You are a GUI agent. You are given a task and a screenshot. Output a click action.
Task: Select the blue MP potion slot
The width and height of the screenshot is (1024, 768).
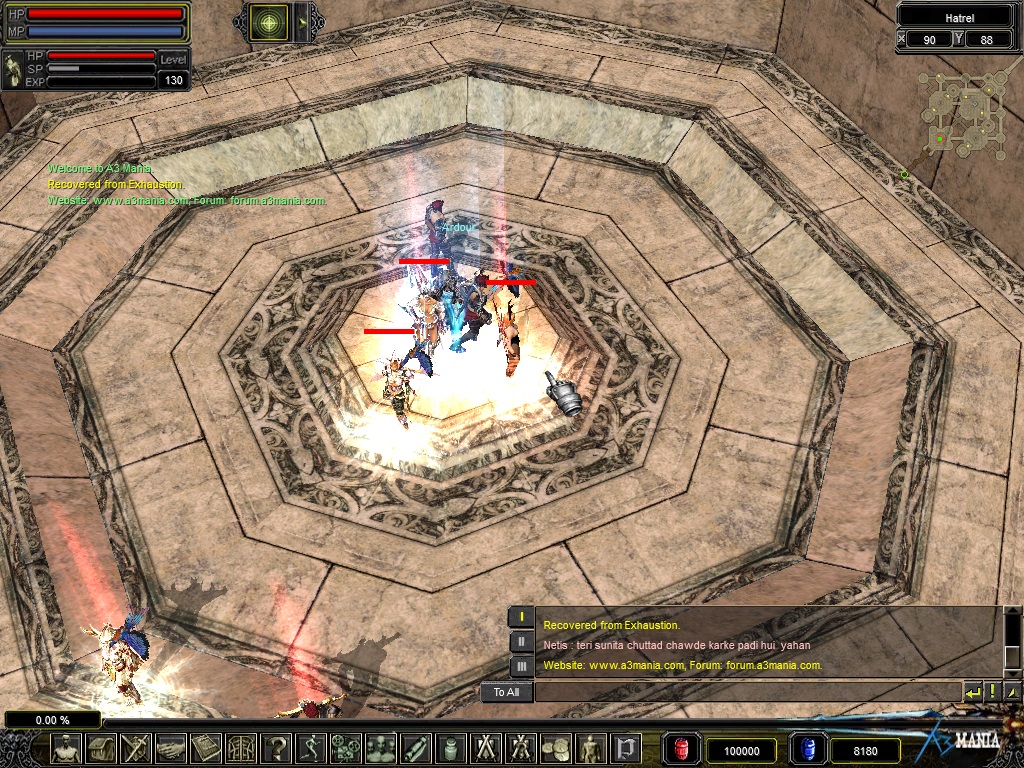(x=808, y=750)
